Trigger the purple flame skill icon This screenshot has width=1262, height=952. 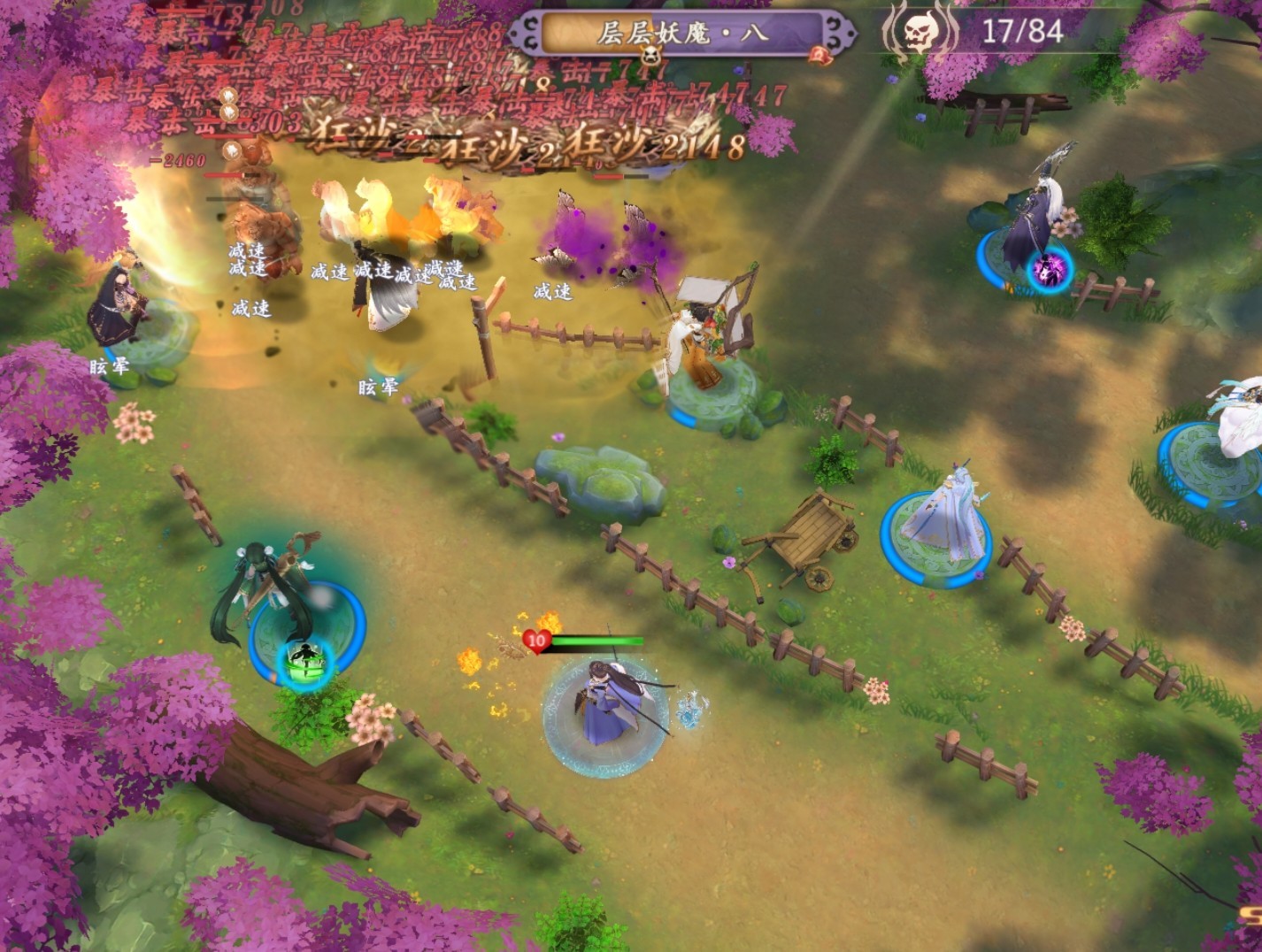tap(1050, 270)
